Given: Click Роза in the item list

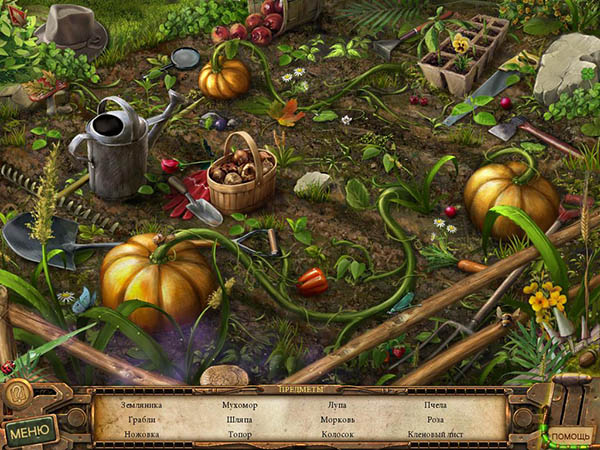Looking at the screenshot, I should tap(436, 419).
